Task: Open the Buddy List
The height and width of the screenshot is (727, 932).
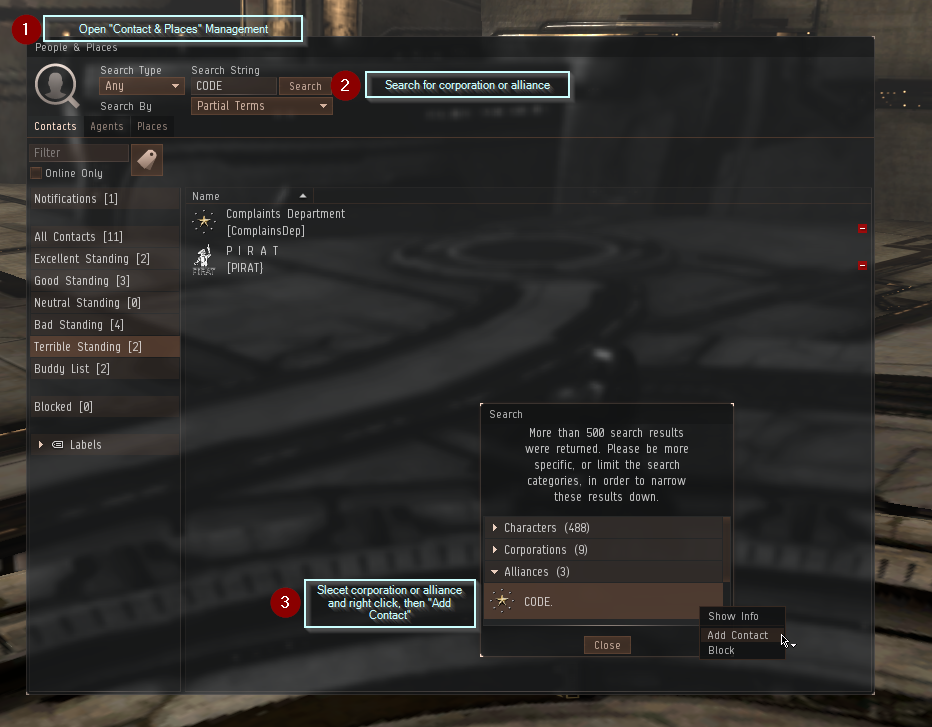Action: pyautogui.click(x=72, y=369)
